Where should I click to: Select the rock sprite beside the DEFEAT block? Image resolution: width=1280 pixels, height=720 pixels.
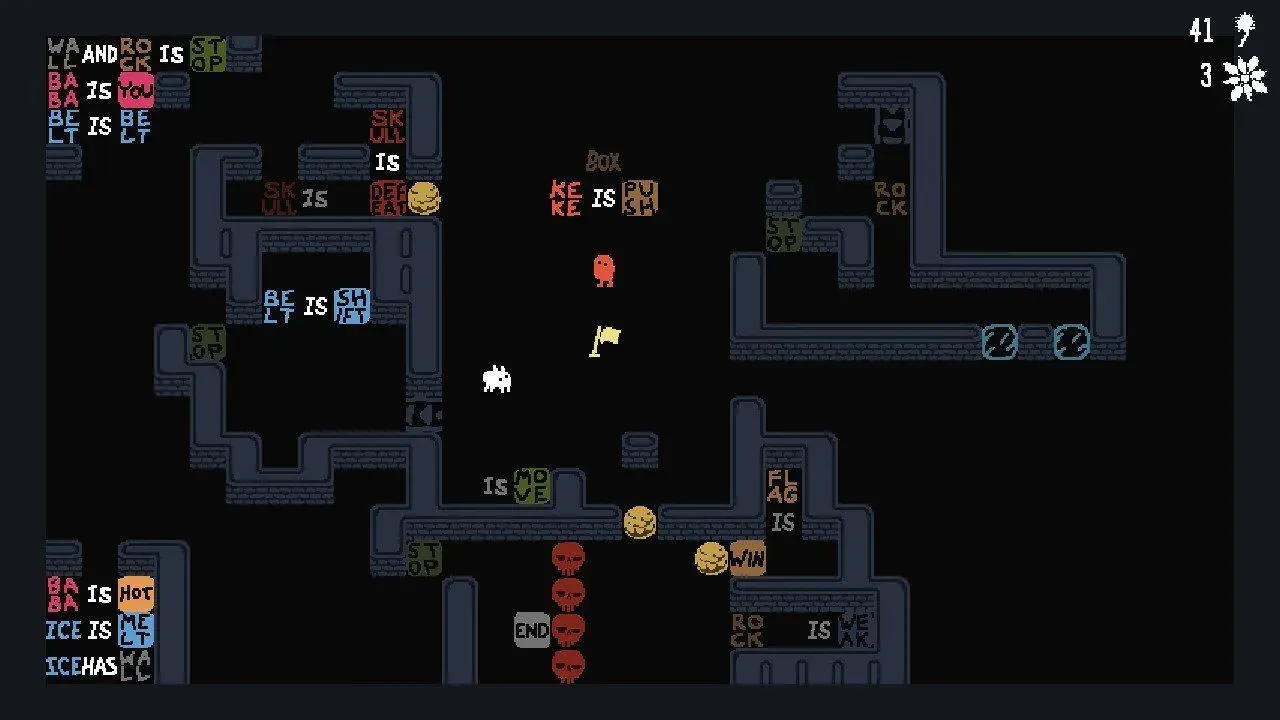(x=424, y=198)
